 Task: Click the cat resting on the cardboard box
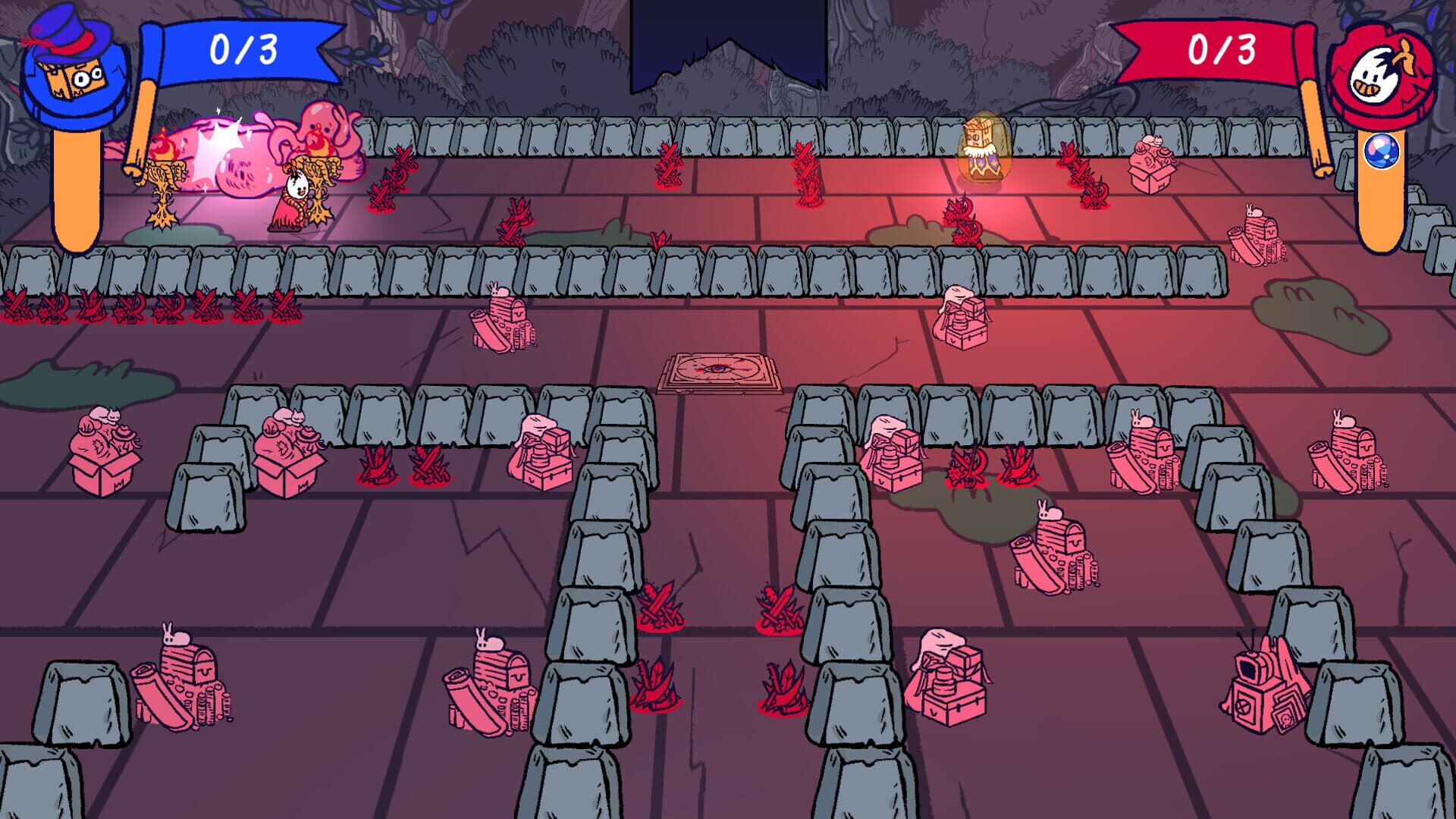coord(104,415)
